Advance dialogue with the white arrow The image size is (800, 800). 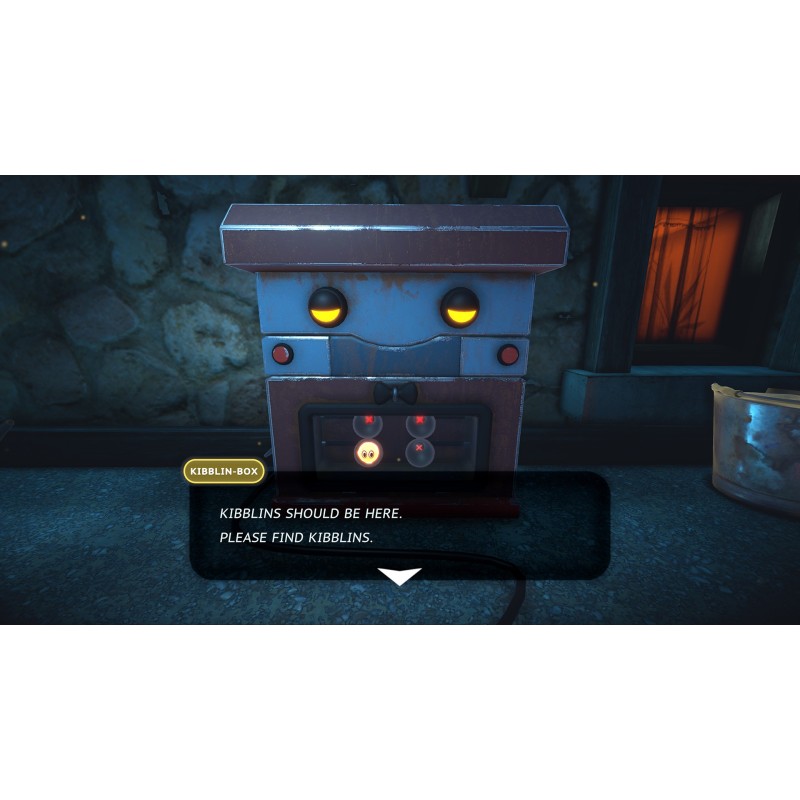pyautogui.click(x=399, y=576)
